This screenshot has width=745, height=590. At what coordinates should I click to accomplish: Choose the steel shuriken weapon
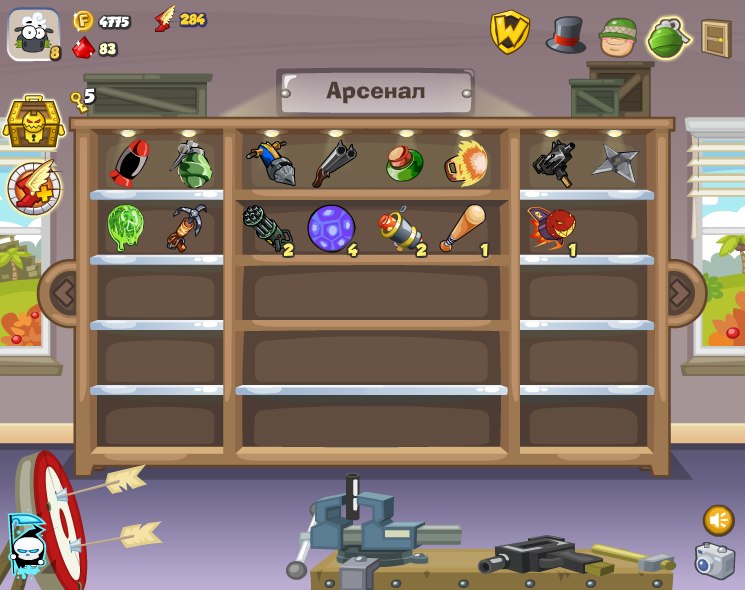click(x=615, y=162)
